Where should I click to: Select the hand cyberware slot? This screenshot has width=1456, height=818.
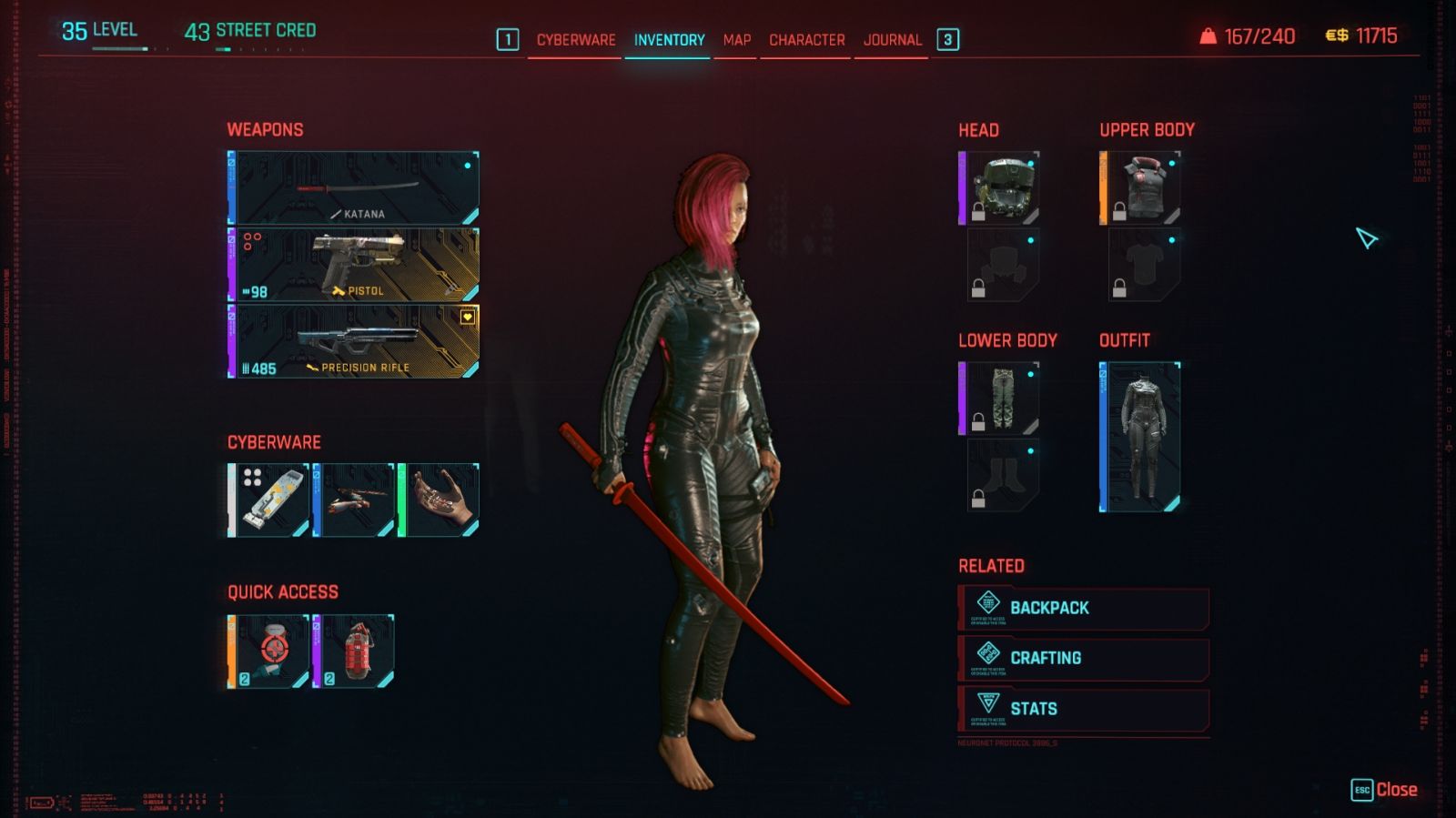pyautogui.click(x=440, y=500)
